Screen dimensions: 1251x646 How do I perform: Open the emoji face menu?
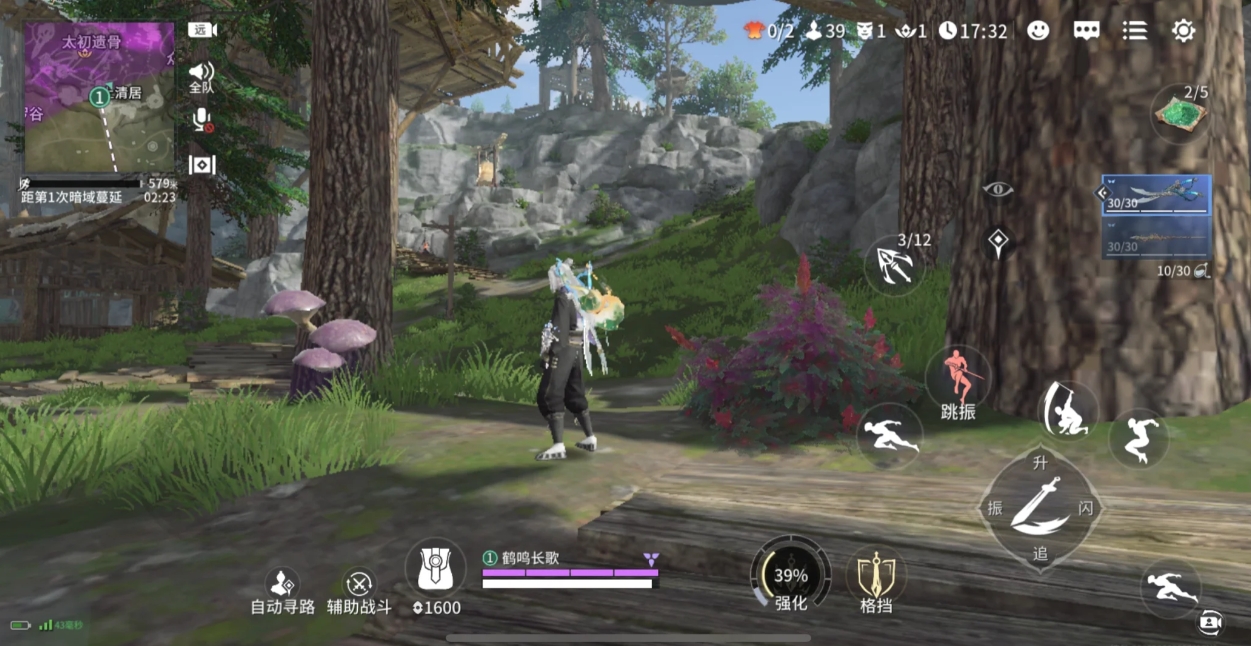(1038, 31)
